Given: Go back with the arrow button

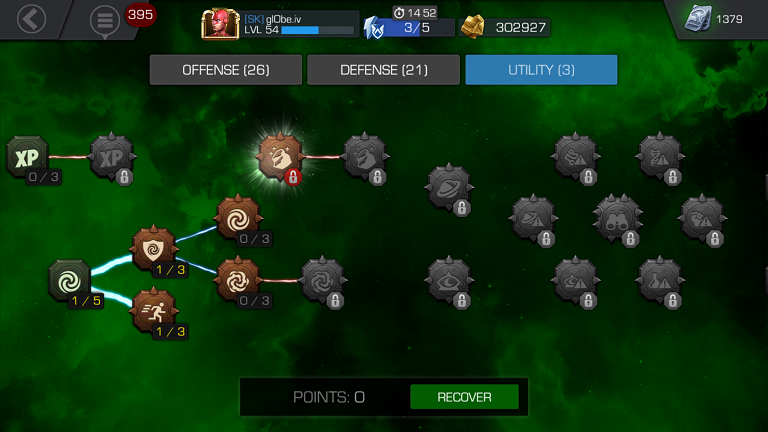Looking at the screenshot, I should pos(32,18).
